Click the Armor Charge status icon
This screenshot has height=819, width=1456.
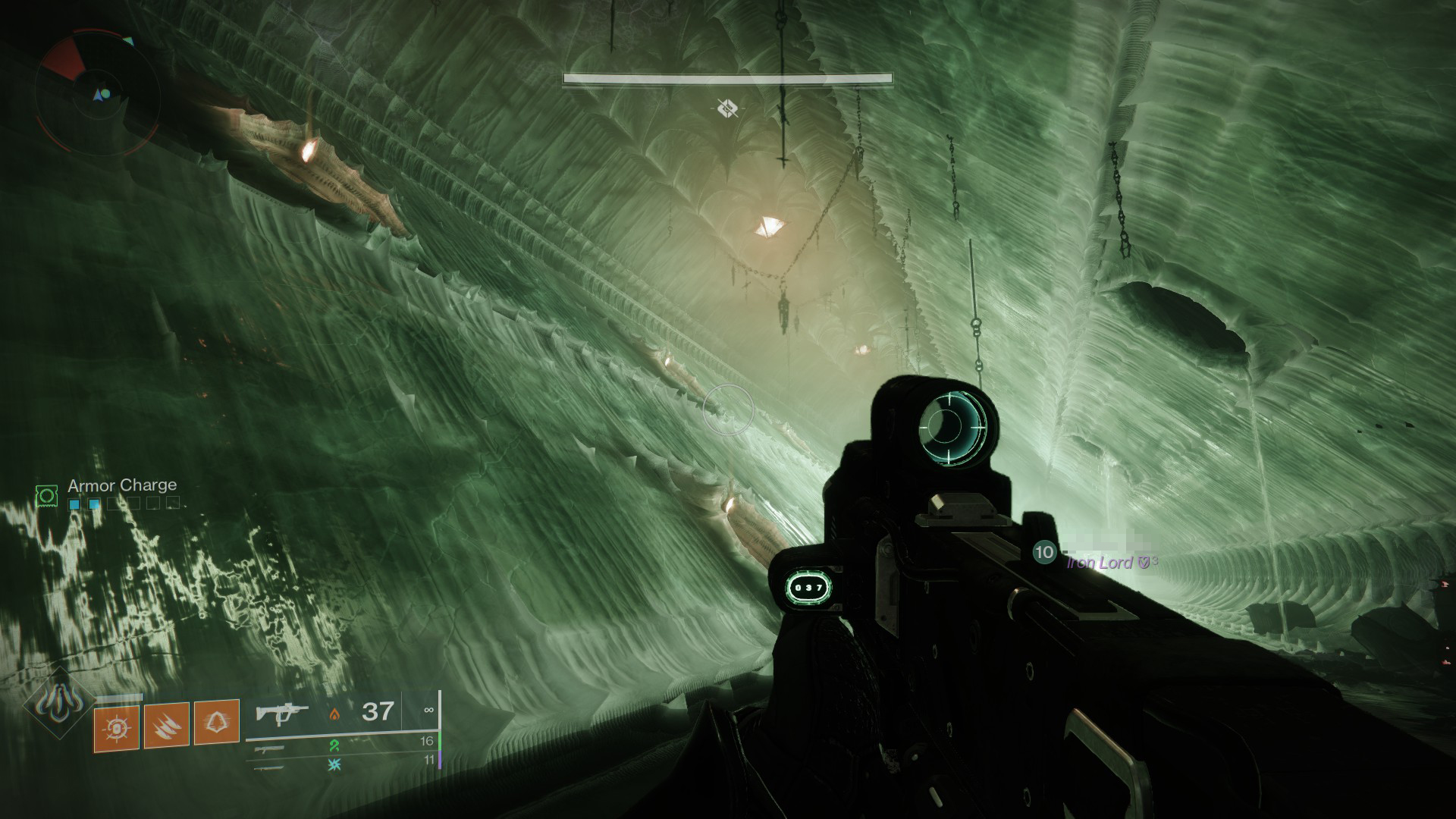tap(47, 495)
